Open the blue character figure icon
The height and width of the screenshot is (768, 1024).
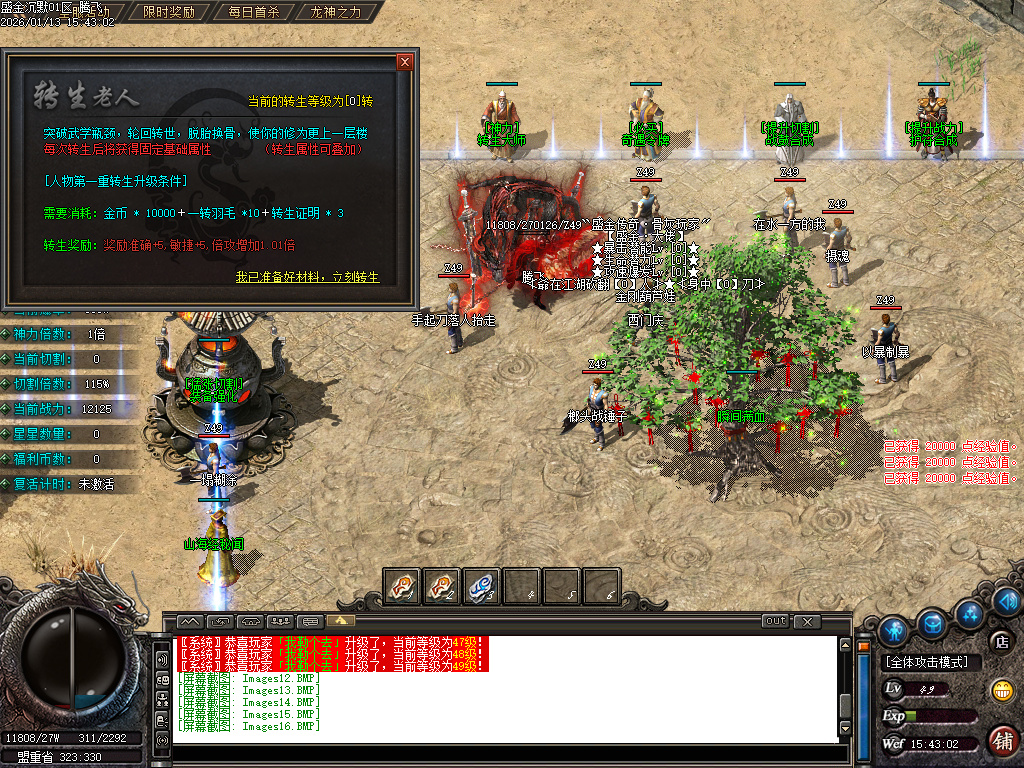pos(894,631)
